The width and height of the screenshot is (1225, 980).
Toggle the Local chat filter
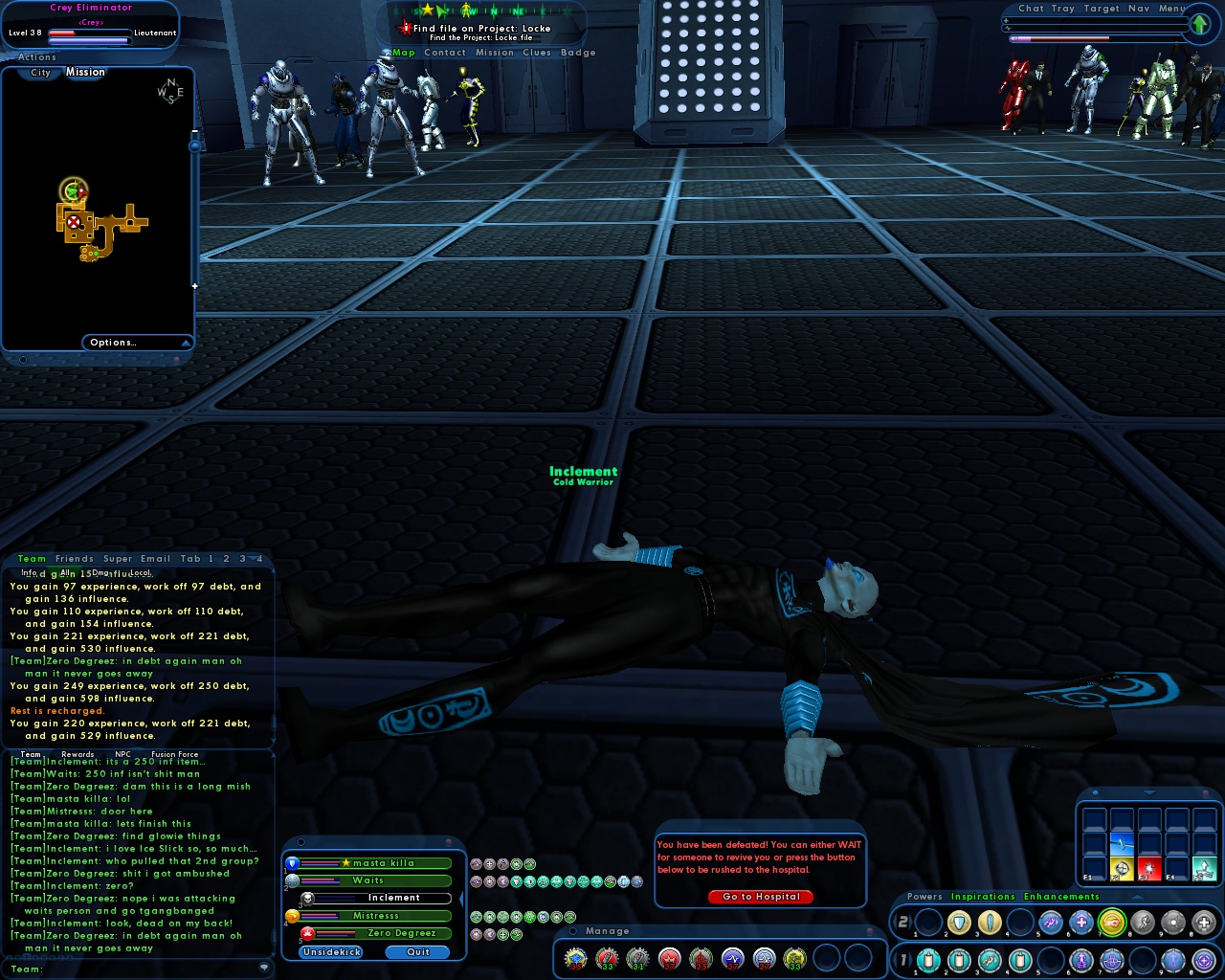pyautogui.click(x=140, y=572)
